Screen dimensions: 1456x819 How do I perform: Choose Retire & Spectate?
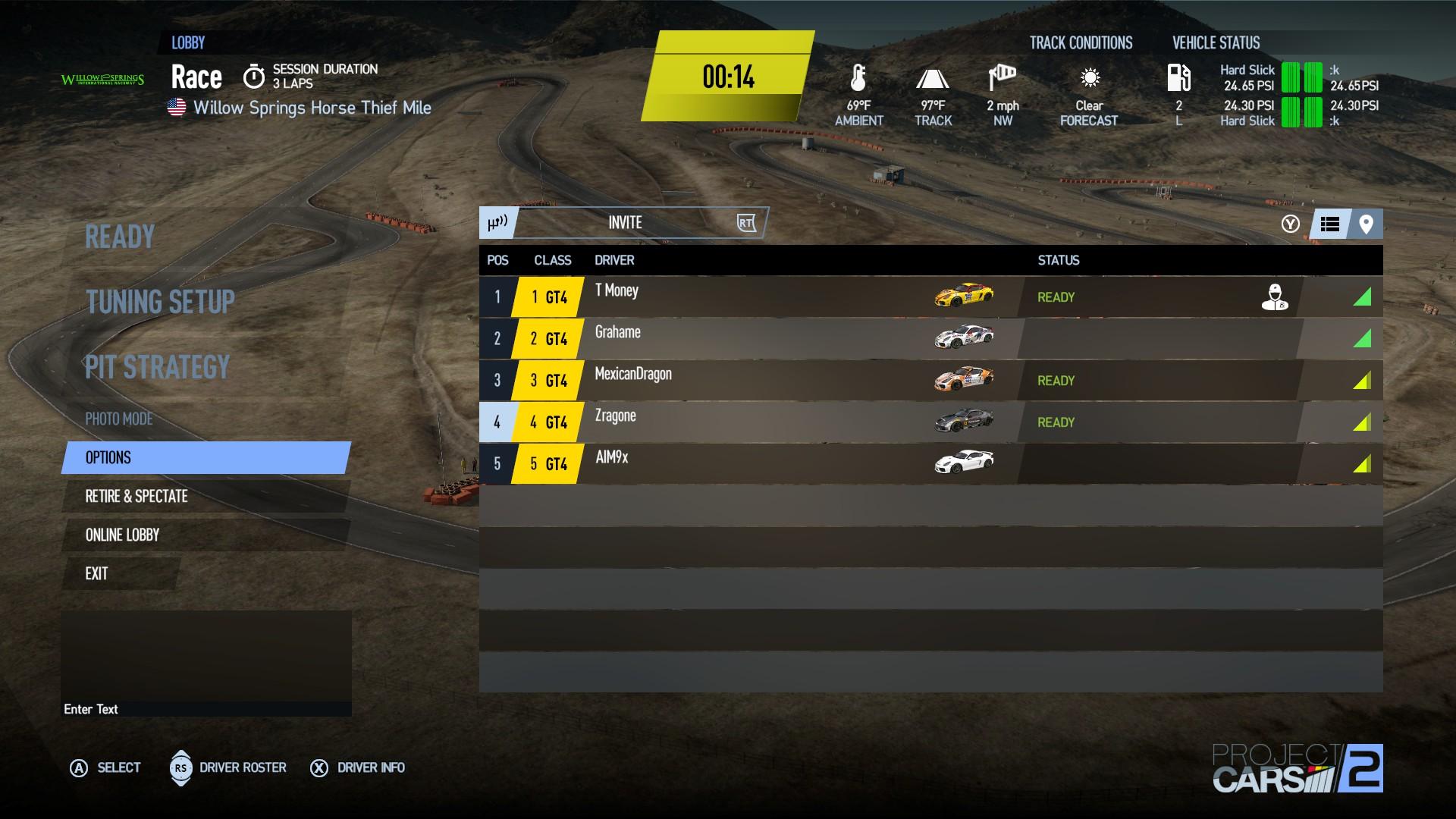[136, 497]
